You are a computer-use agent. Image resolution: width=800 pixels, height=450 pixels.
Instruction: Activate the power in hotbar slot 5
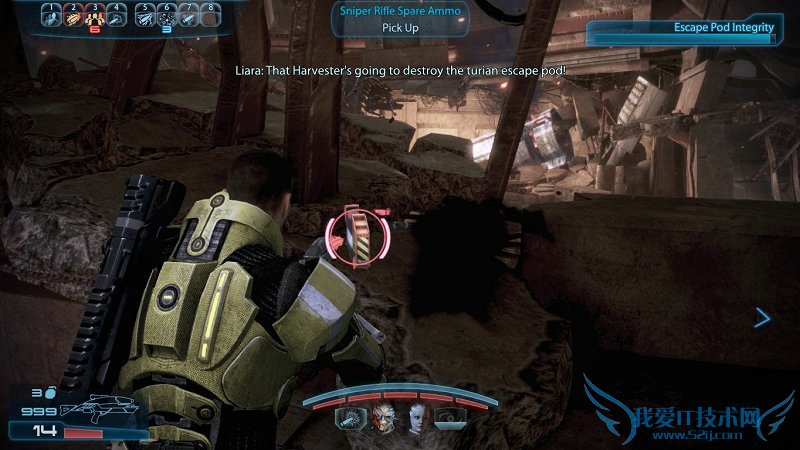pyautogui.click(x=144, y=15)
